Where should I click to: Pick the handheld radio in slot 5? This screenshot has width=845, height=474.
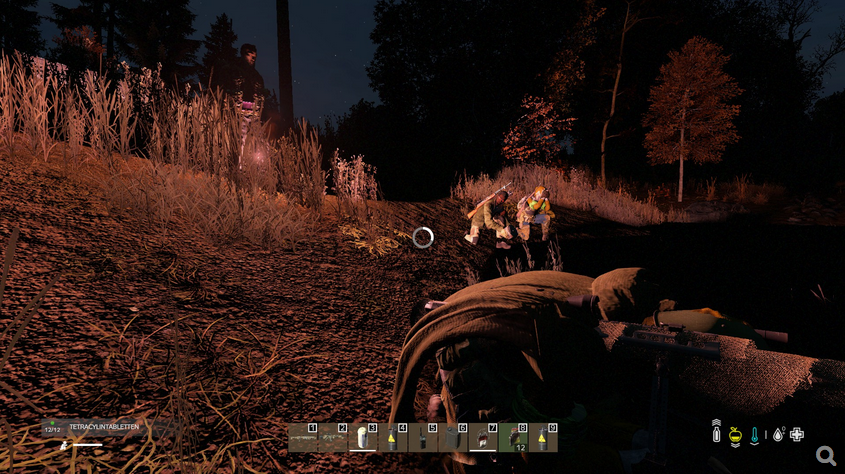pyautogui.click(x=423, y=437)
